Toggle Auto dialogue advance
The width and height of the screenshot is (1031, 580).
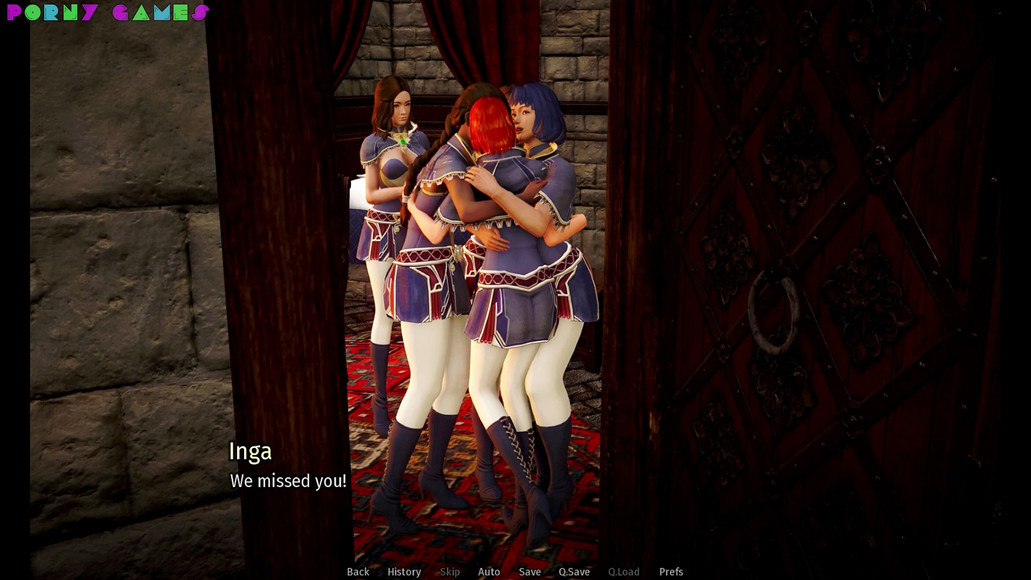click(489, 572)
